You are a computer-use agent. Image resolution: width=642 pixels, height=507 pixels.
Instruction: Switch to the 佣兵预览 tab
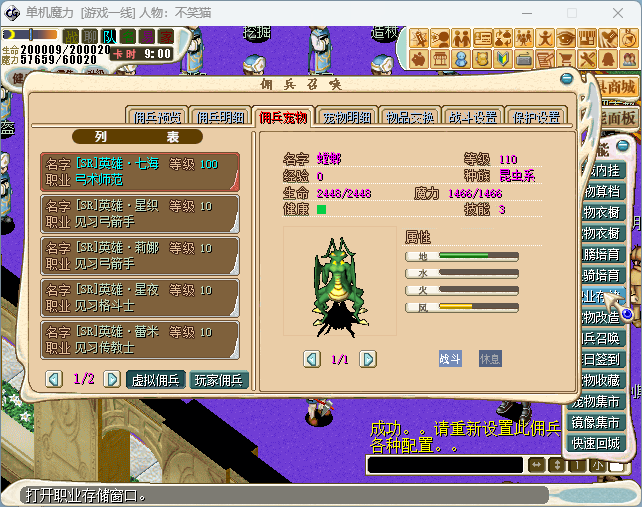point(158,117)
